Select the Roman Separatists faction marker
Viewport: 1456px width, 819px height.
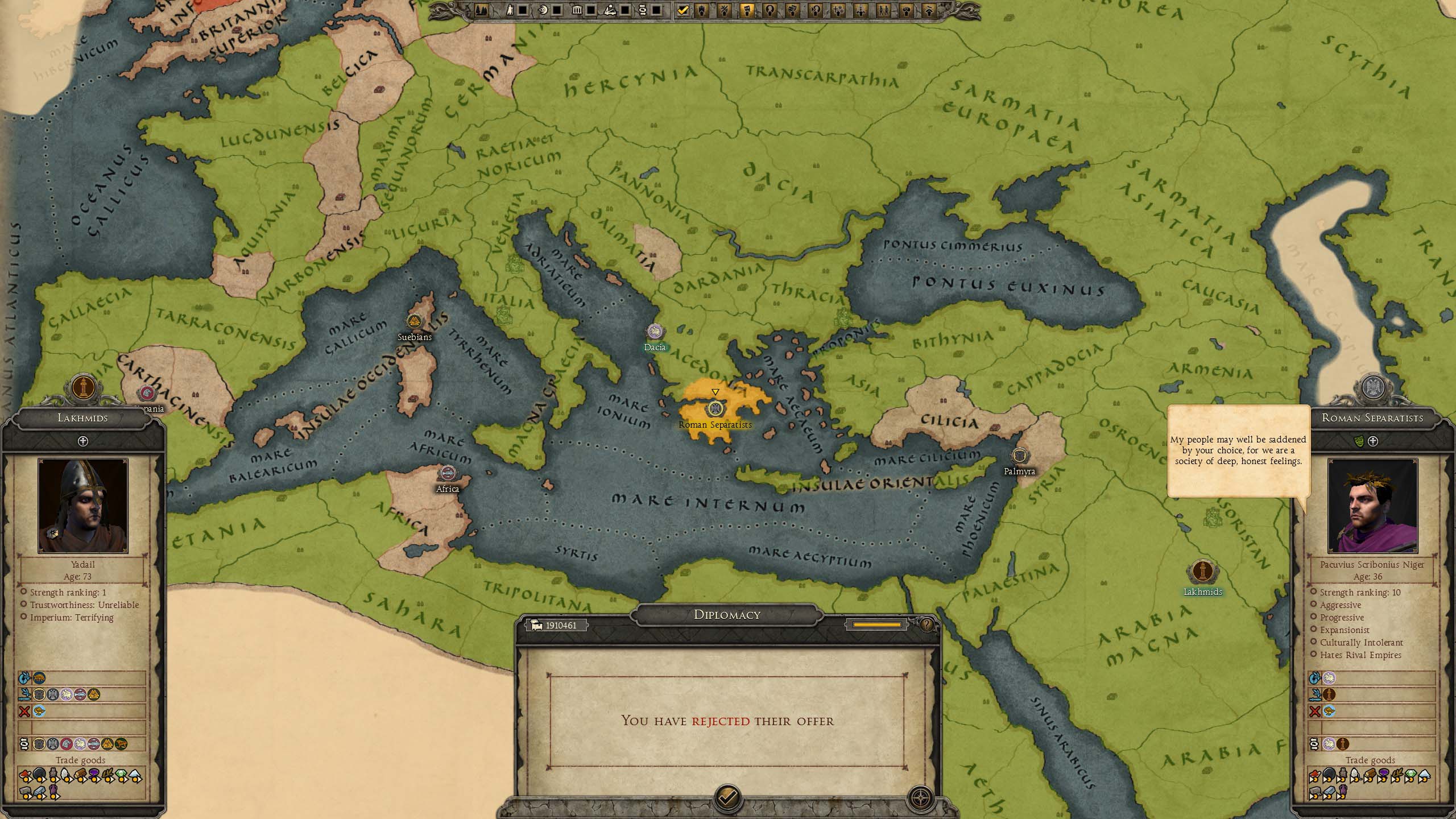(x=715, y=408)
